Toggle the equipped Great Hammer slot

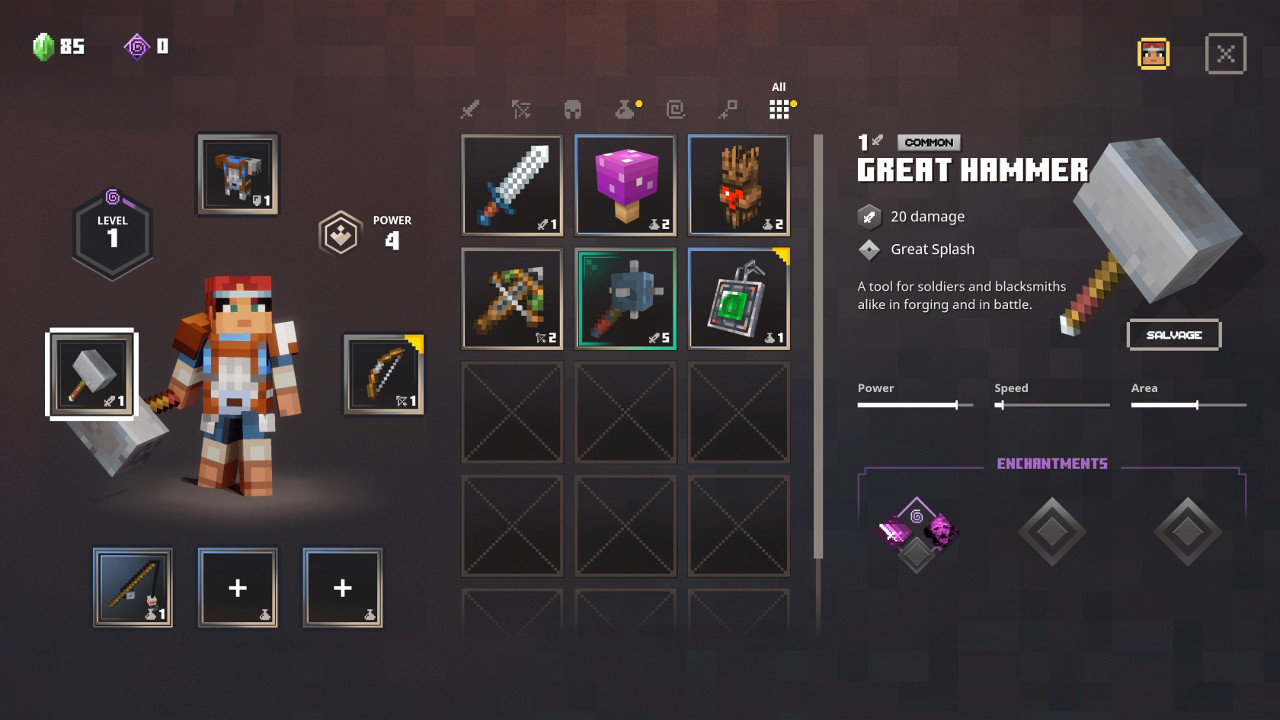click(90, 374)
